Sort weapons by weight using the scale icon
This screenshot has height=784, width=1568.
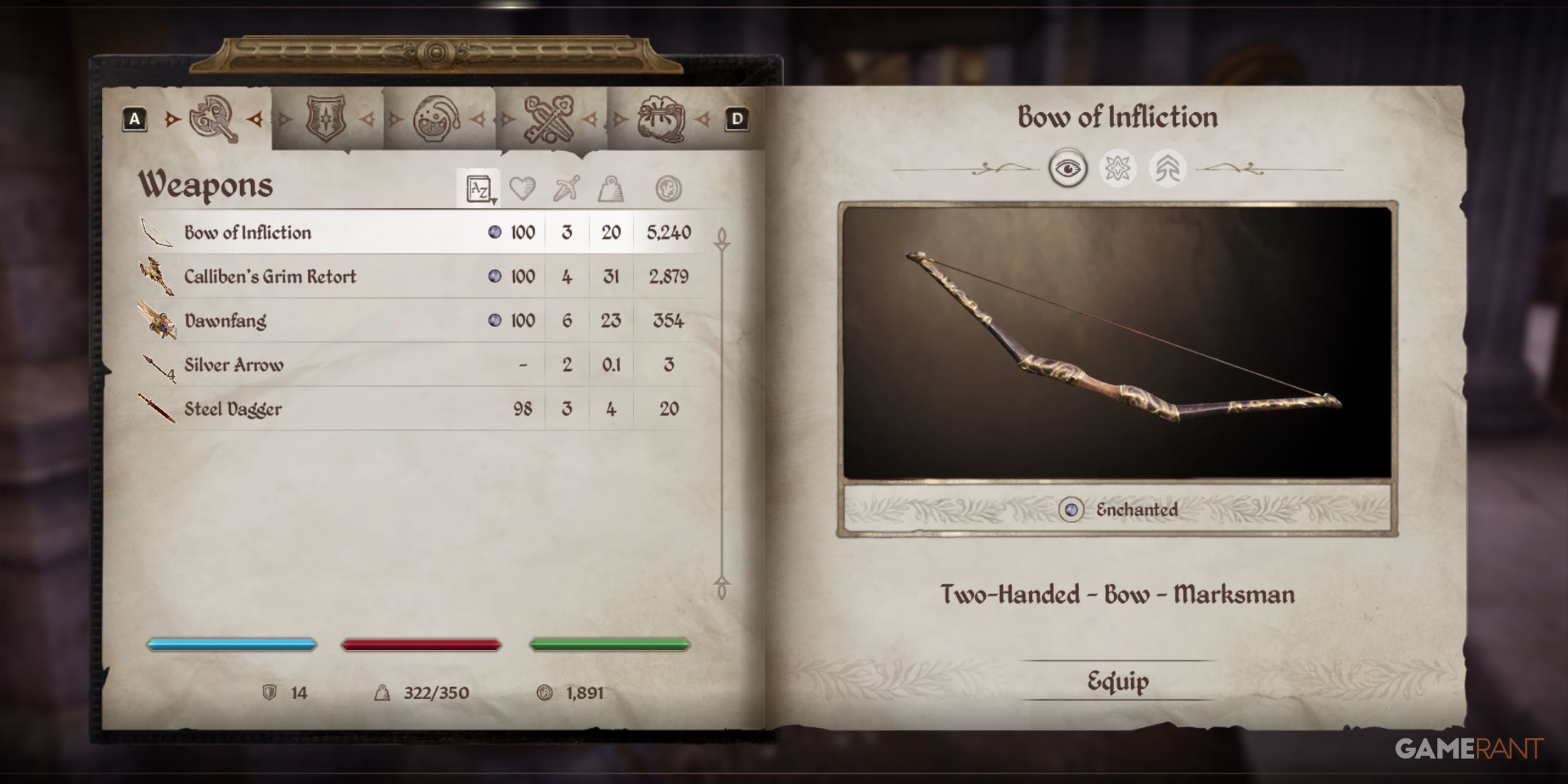pos(612,187)
